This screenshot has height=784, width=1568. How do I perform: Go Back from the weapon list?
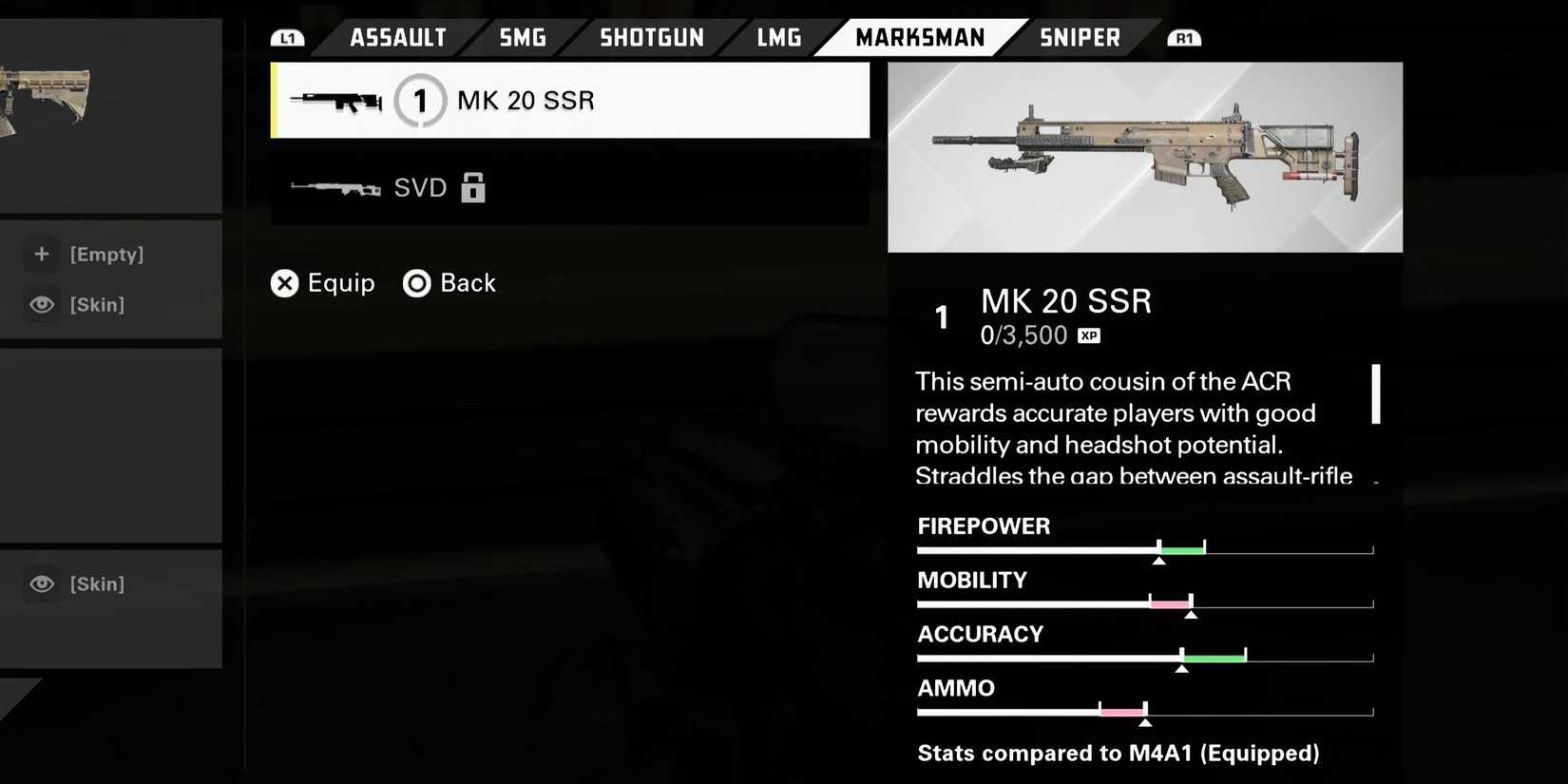click(449, 283)
